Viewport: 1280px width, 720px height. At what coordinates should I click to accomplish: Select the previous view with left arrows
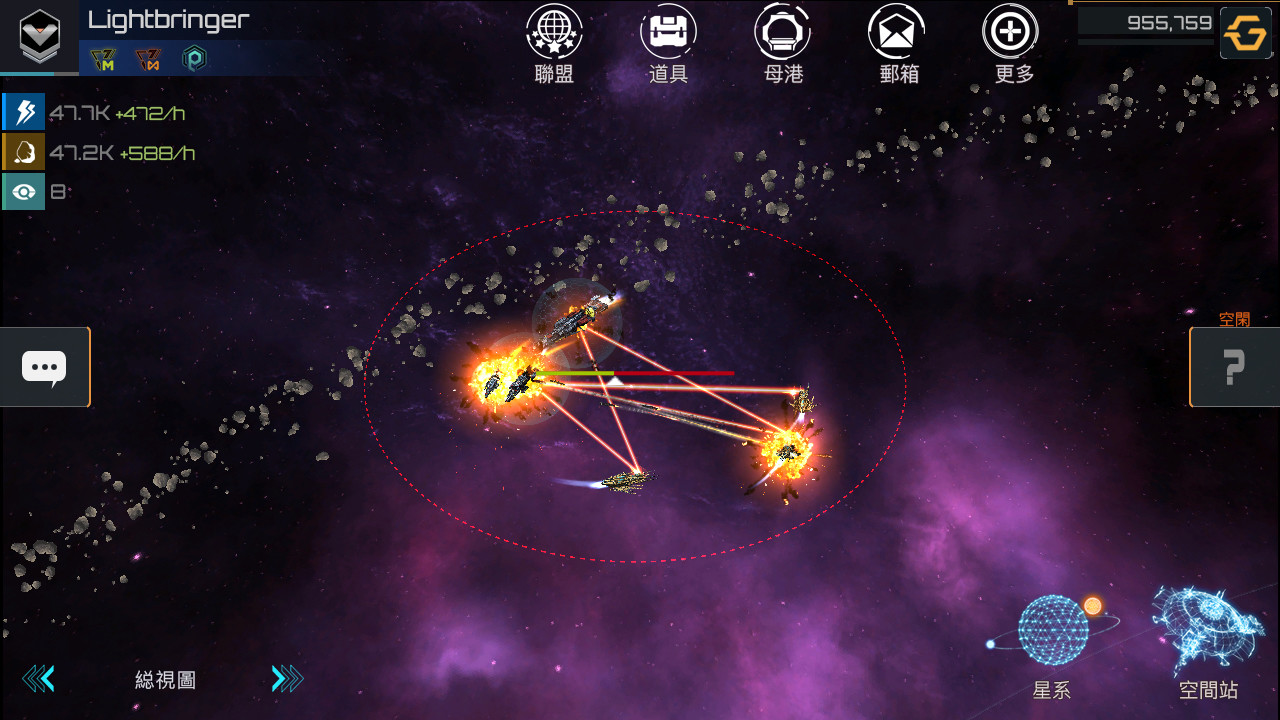click(38, 680)
